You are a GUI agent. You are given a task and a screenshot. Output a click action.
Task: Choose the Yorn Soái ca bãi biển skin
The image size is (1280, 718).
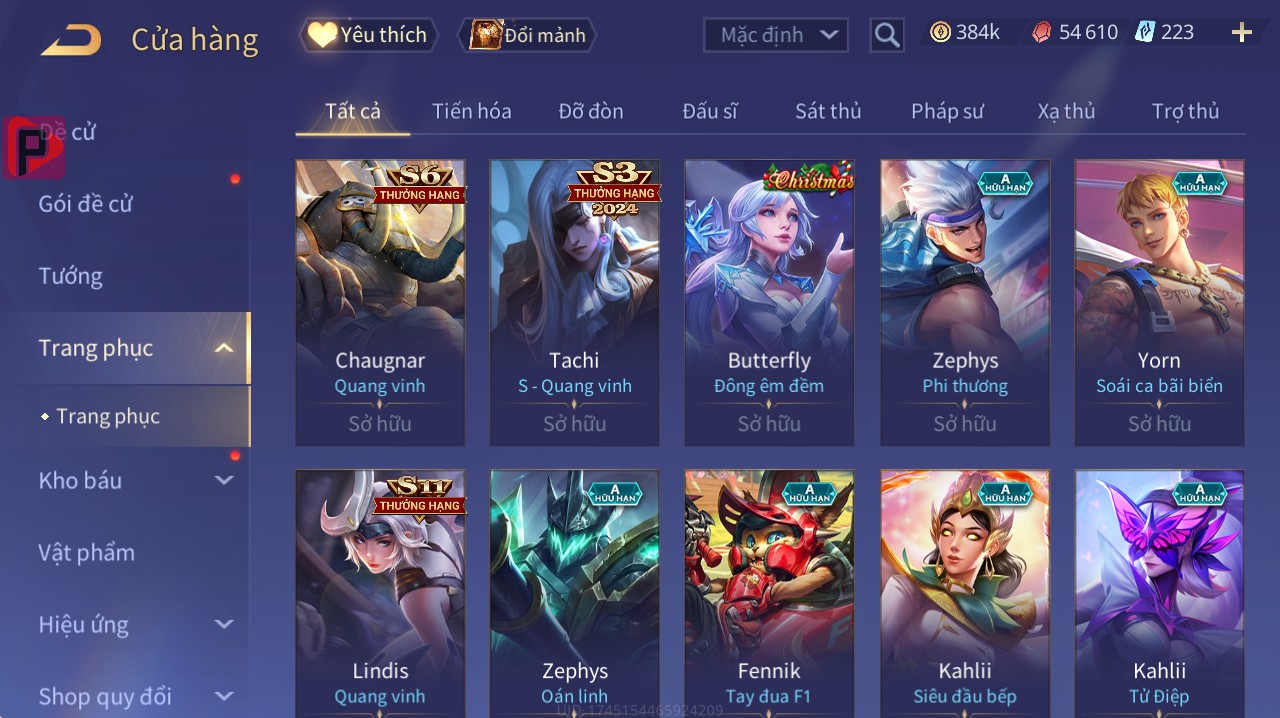click(x=1159, y=302)
